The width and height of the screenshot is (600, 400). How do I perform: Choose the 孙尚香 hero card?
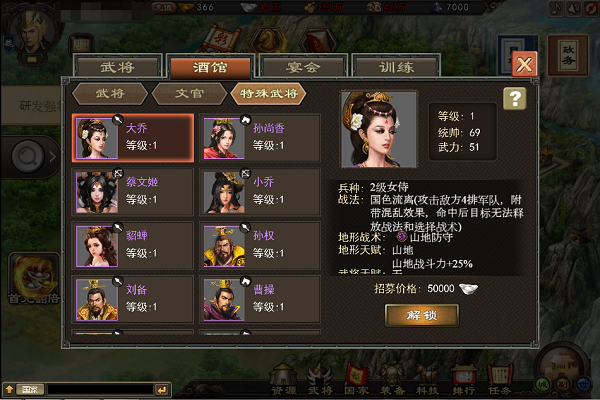260,138
